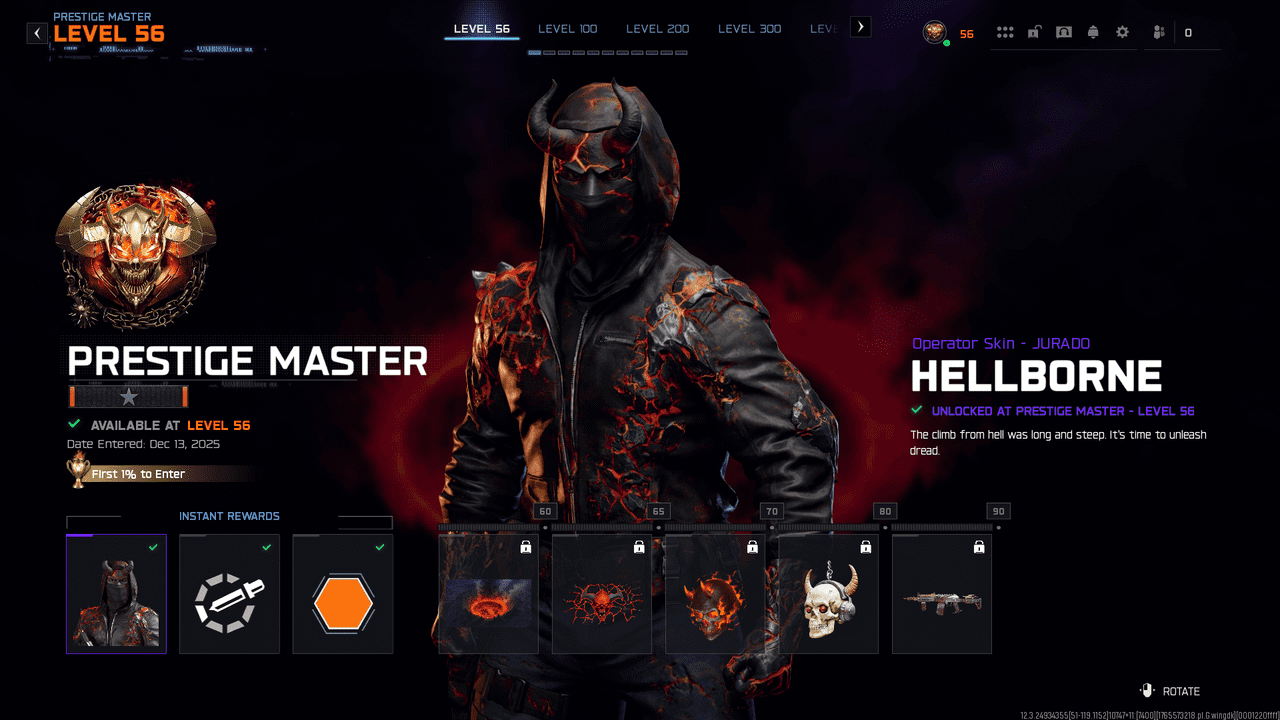
Task: Click the dots grid menu icon
Action: click(x=1004, y=31)
